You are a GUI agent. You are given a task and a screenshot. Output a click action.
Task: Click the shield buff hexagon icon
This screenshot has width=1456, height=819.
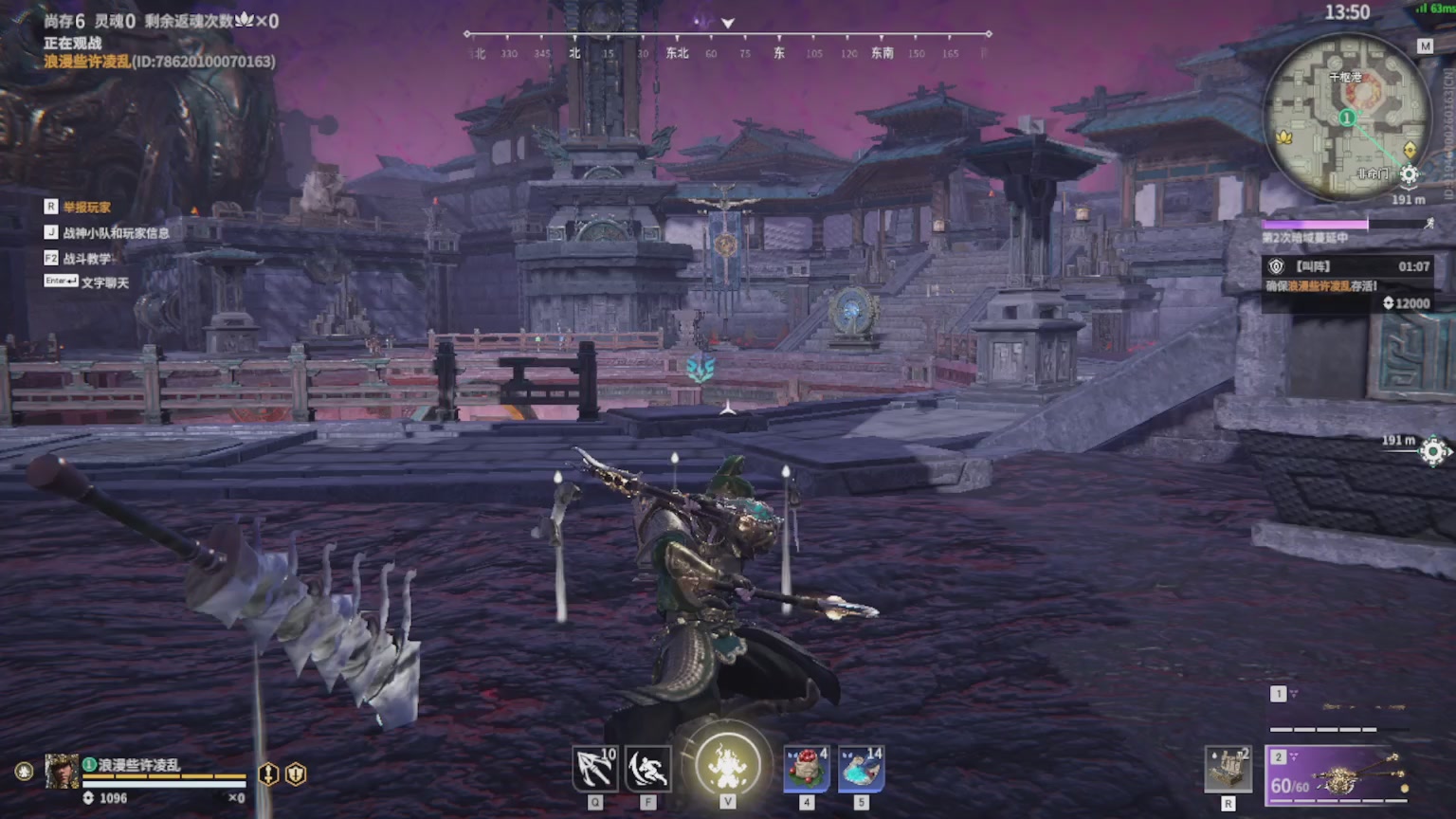(x=297, y=774)
